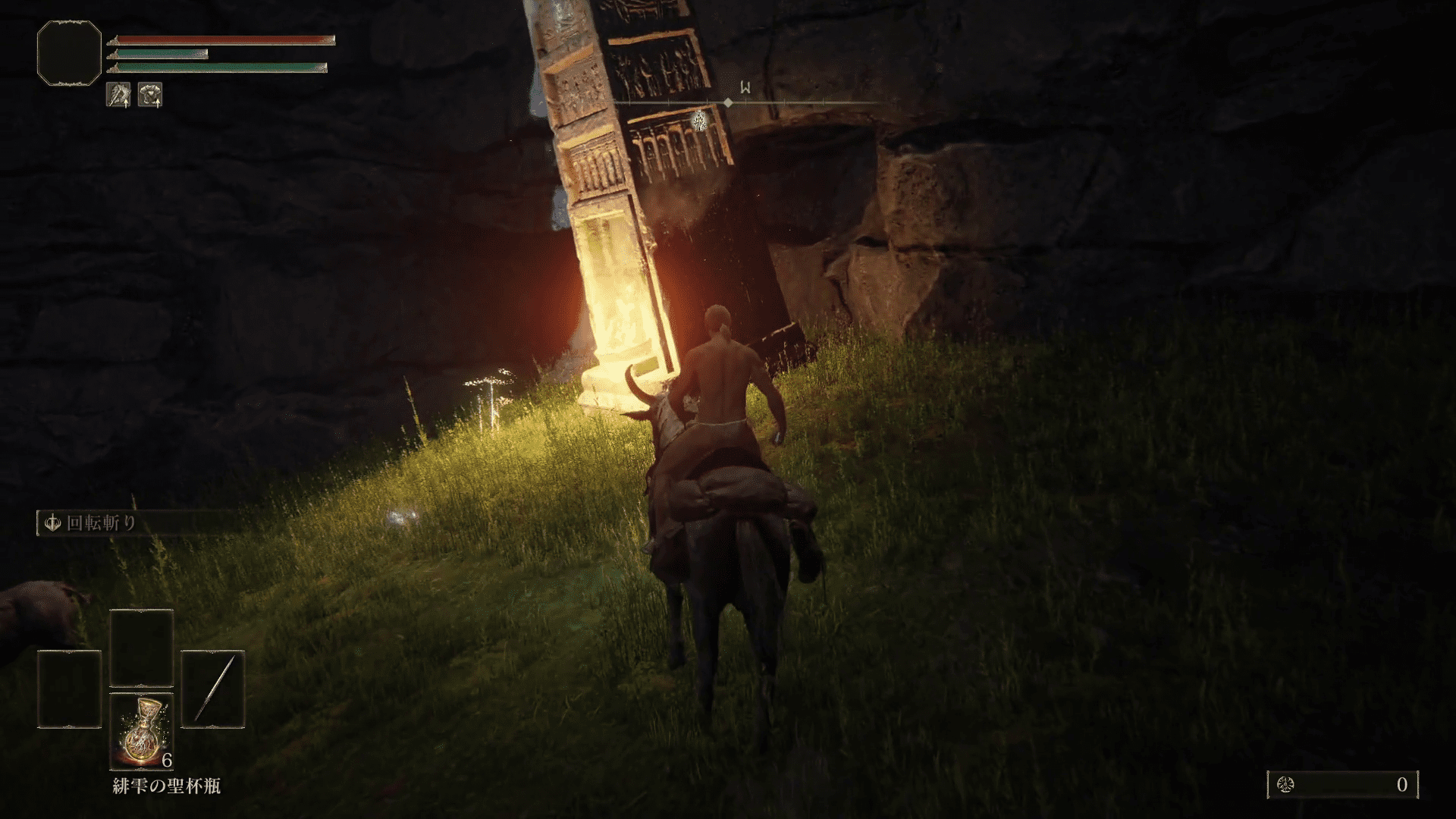Click the compass bar's W heading
This screenshot has height=819, width=1456.
click(745, 88)
